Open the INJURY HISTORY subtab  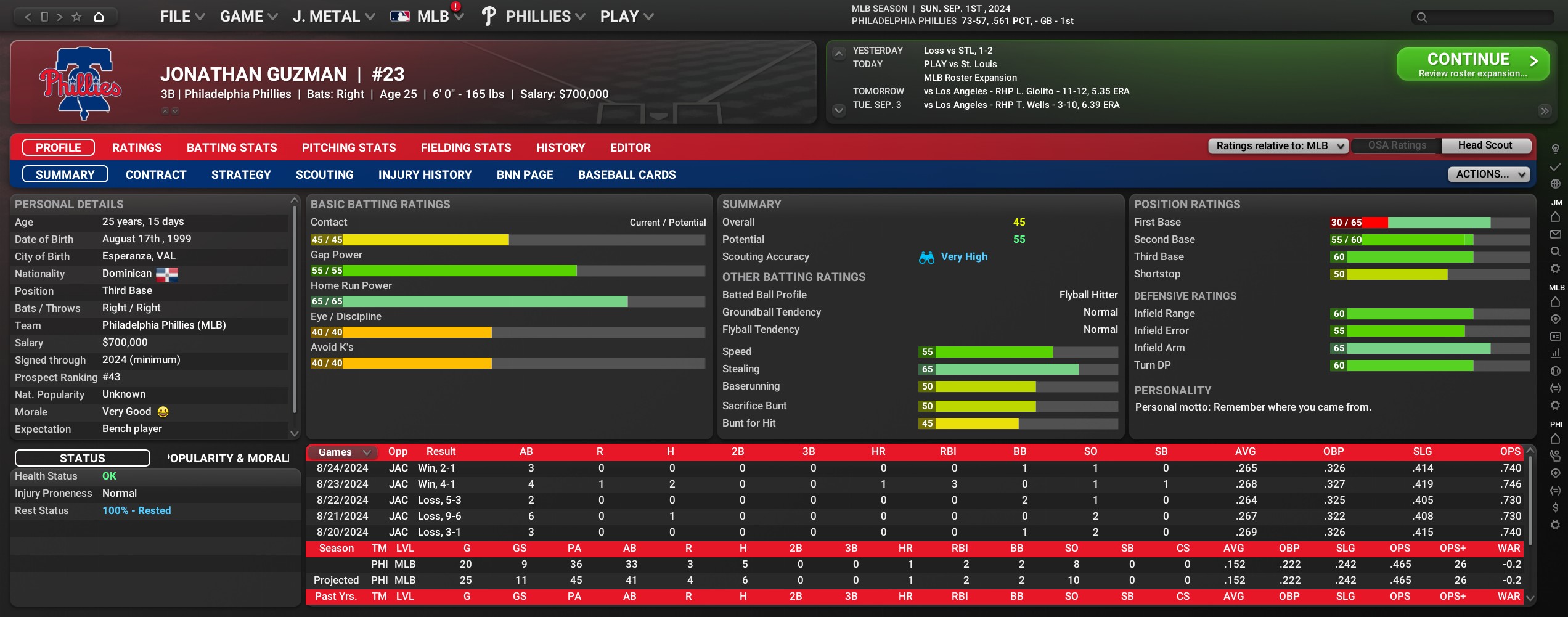(x=425, y=175)
